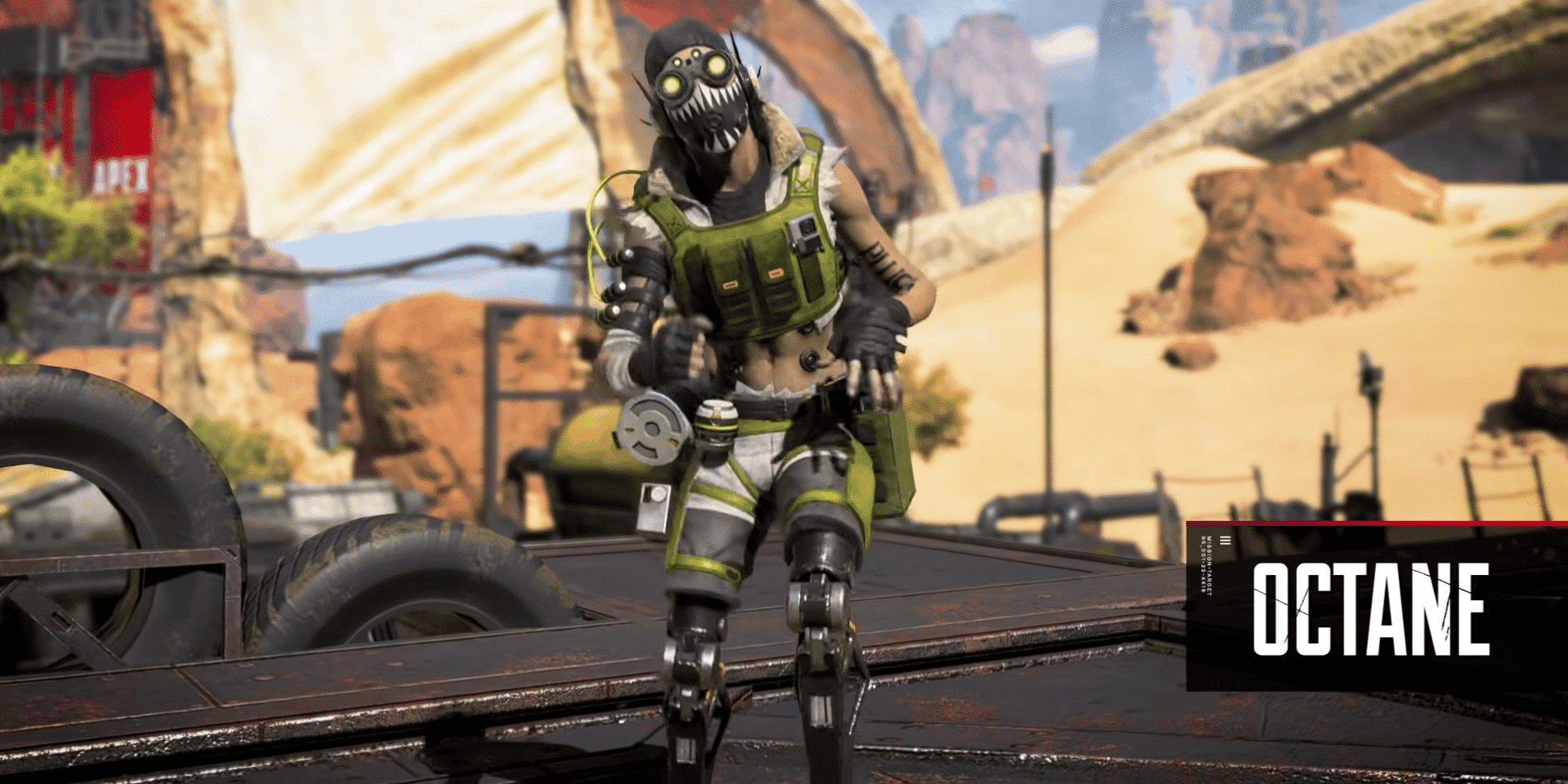Click the hamburger menu icon on the Octane nameplate
Image resolution: width=1568 pixels, height=784 pixels.
coord(1225,541)
